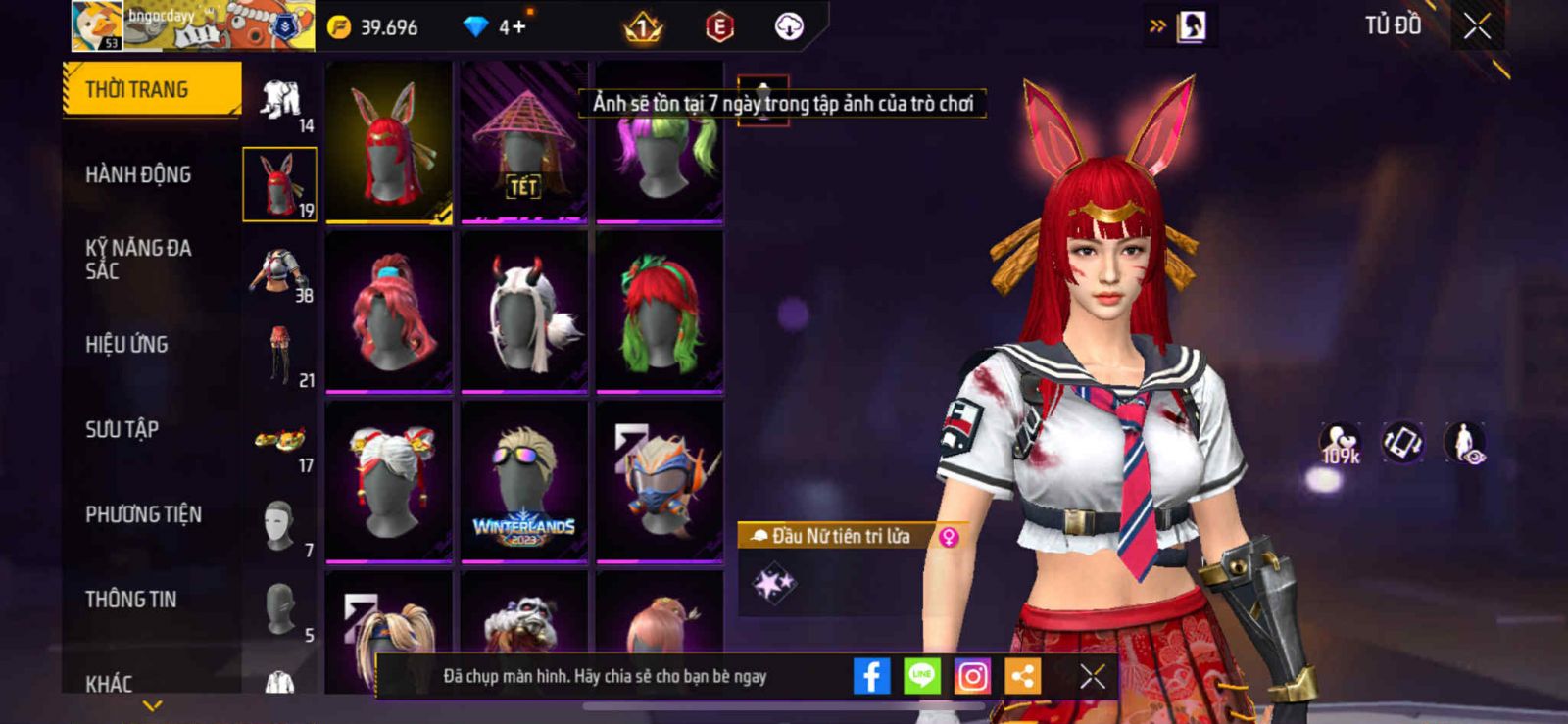1568x724 pixels.
Task: Open the Thời Trang tab
Action: 151,90
